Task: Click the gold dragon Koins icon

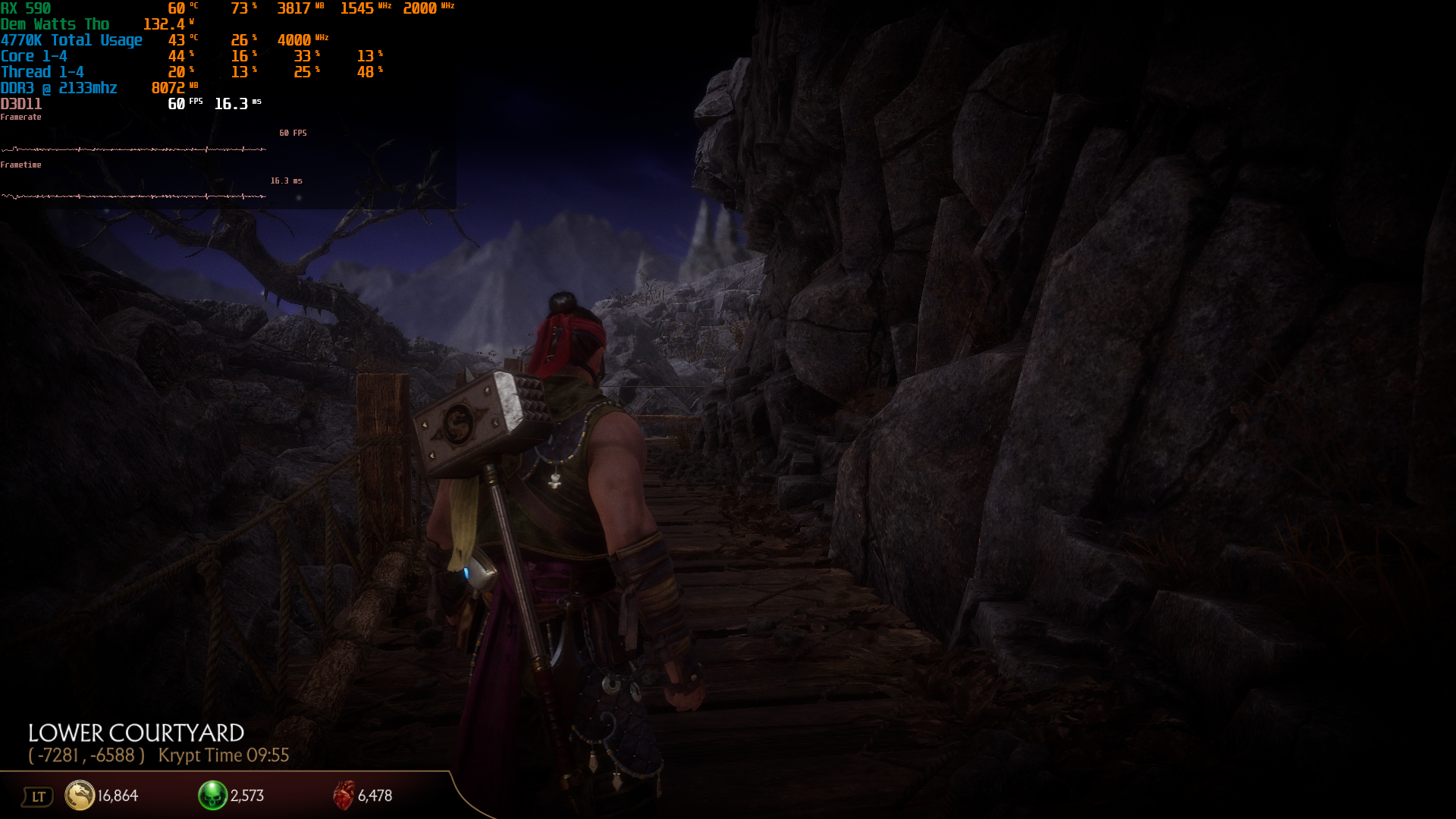Action: 80,795
